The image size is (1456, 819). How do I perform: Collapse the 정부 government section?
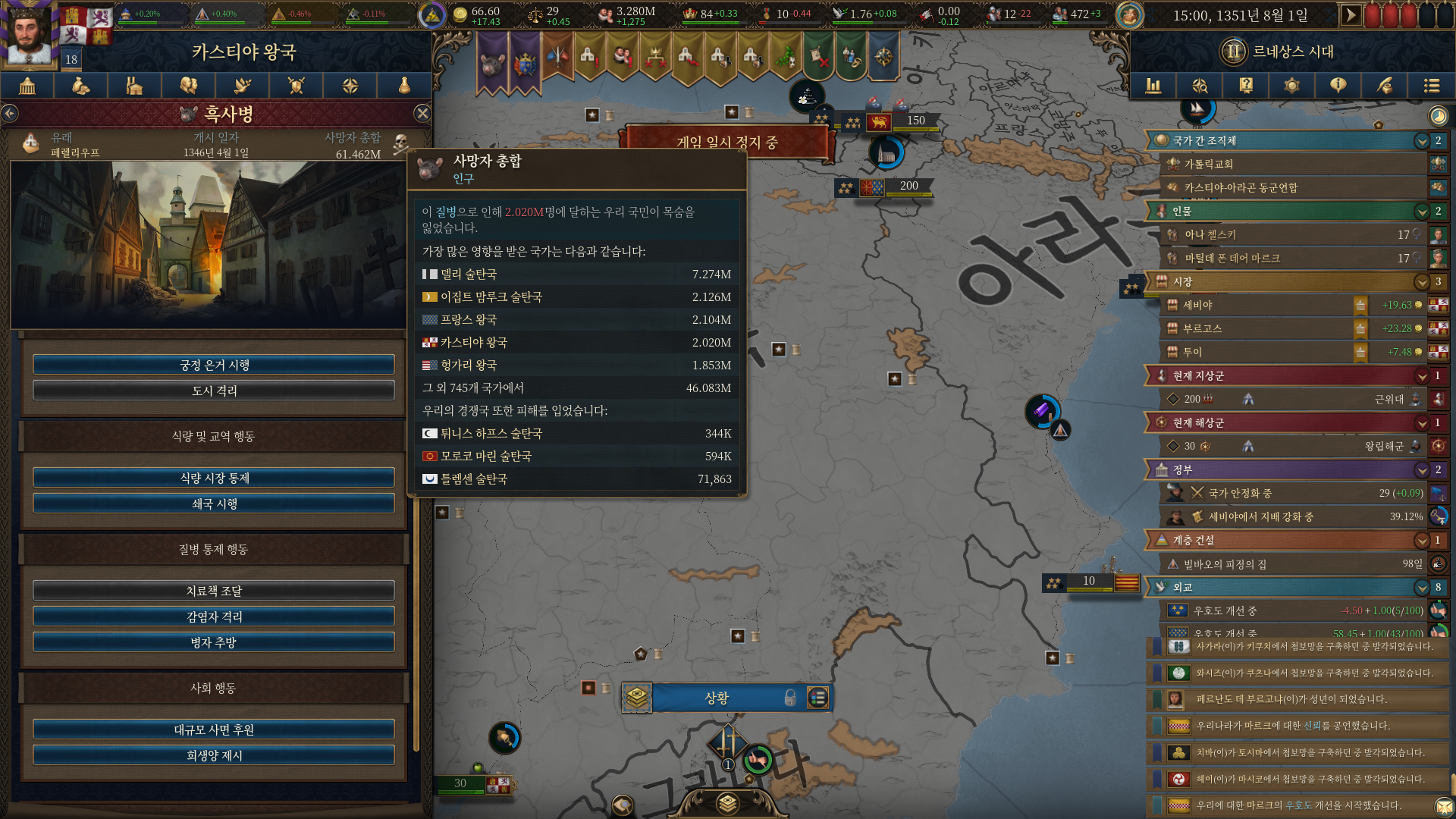pyautogui.click(x=1422, y=470)
